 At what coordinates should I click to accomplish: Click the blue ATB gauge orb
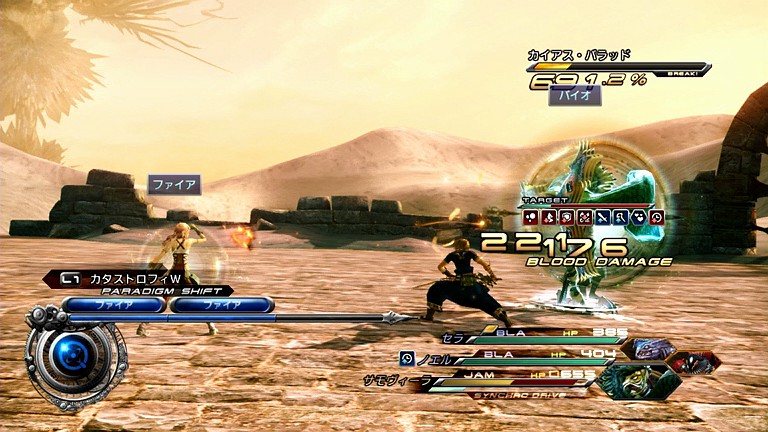coord(74,352)
